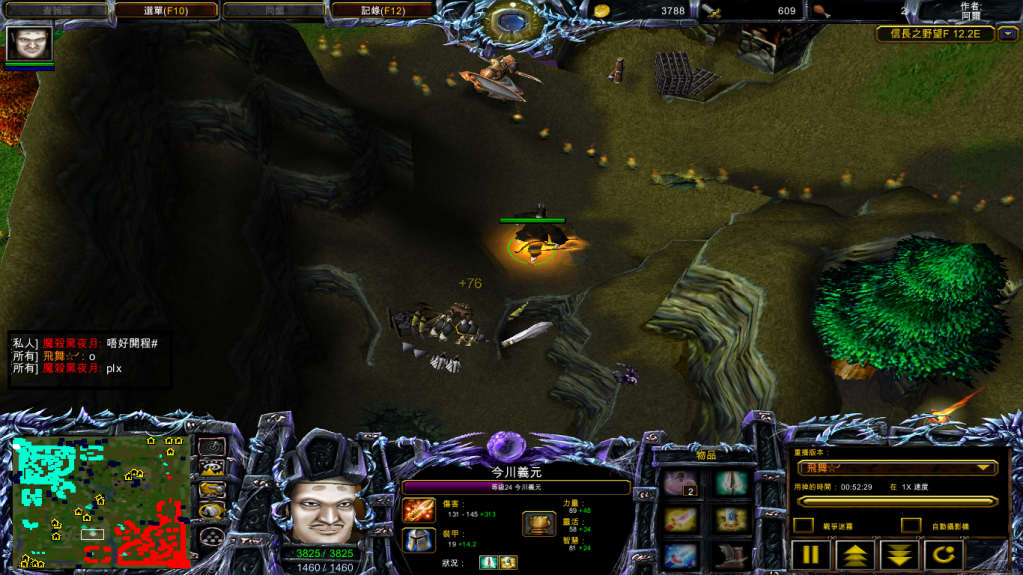
Task: Click the minimap signal ping button
Action: (x=211, y=446)
